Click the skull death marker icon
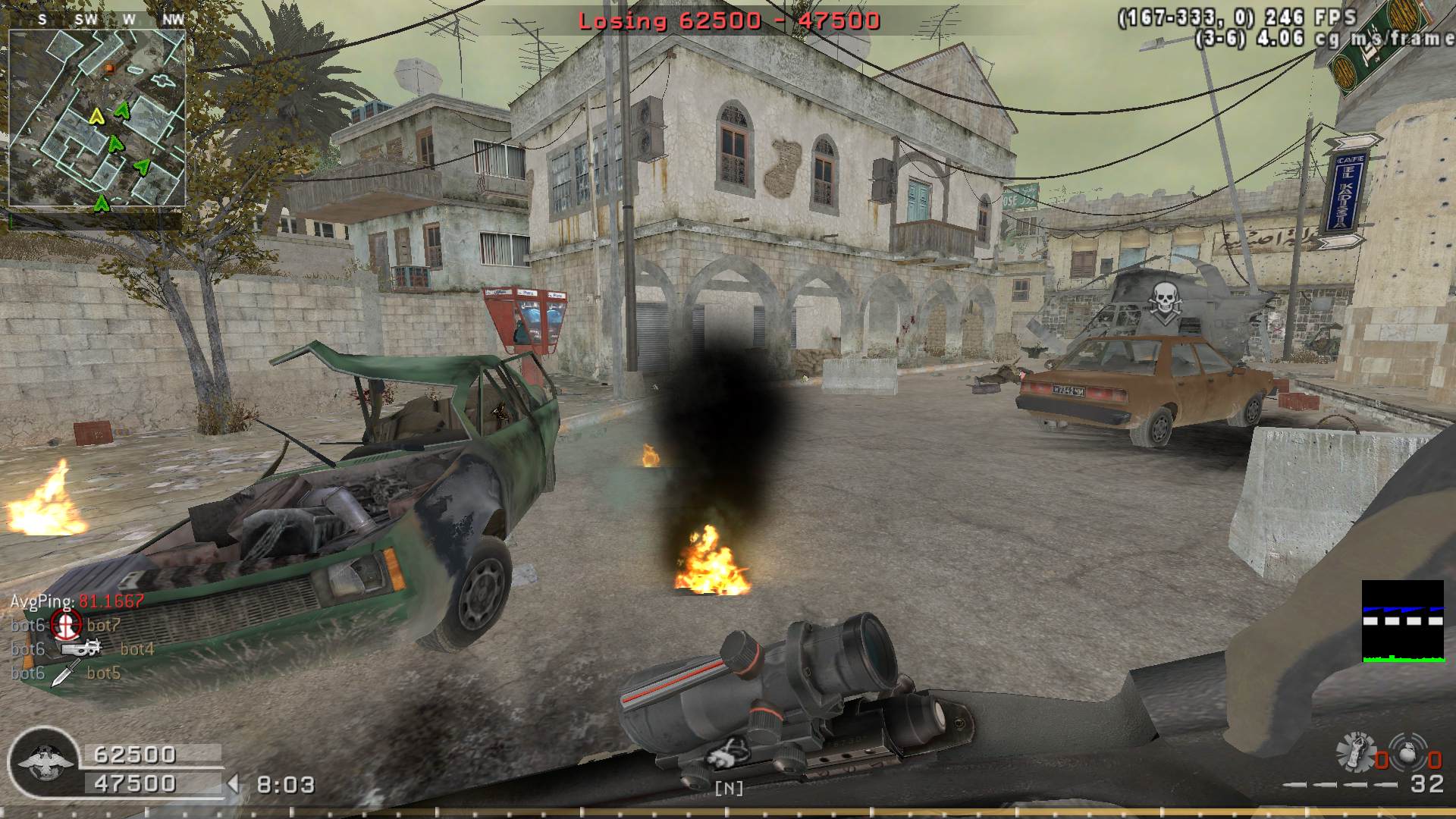The height and width of the screenshot is (819, 1456). 1164,300
